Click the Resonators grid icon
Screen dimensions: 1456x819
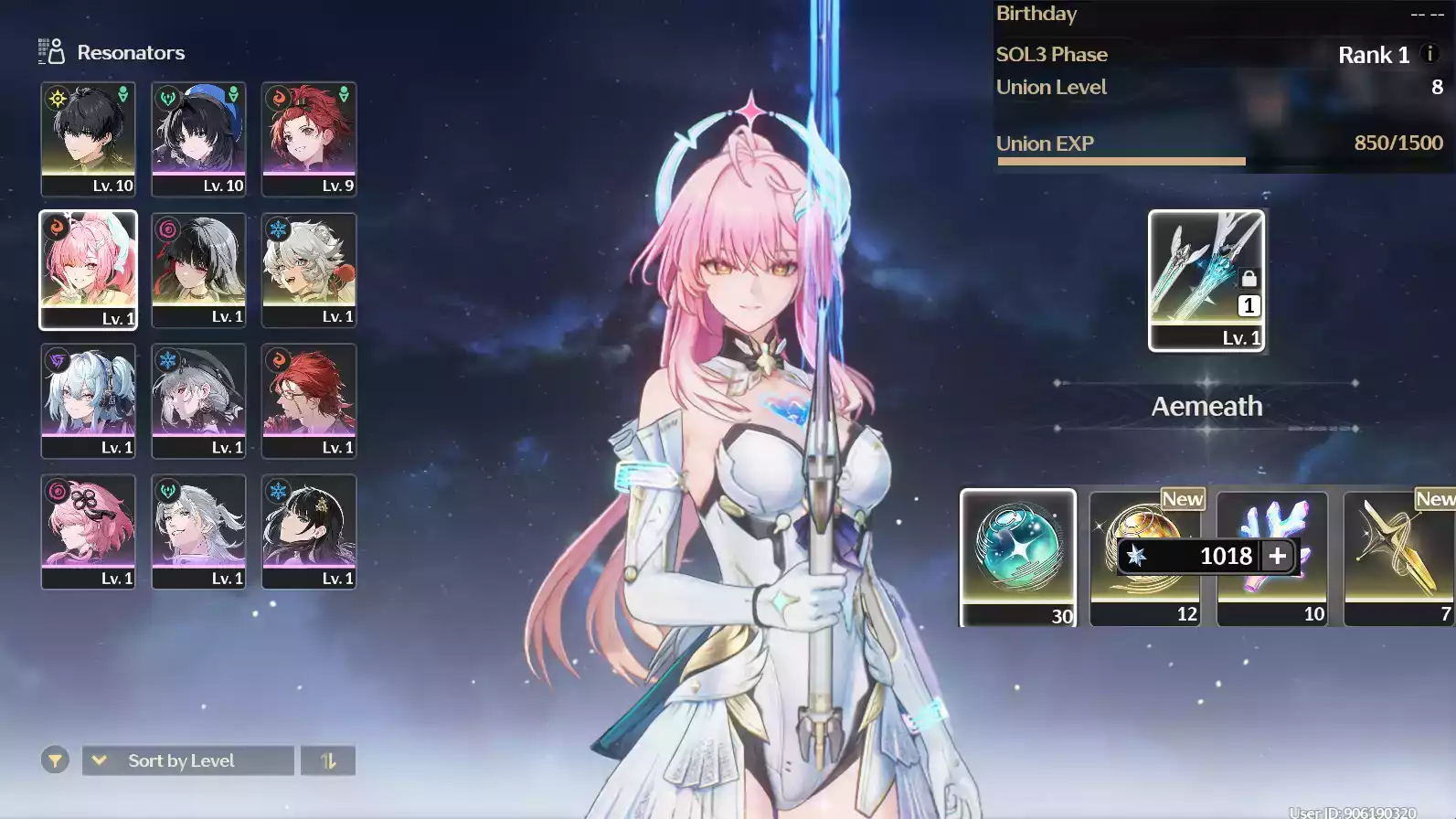tap(50, 51)
